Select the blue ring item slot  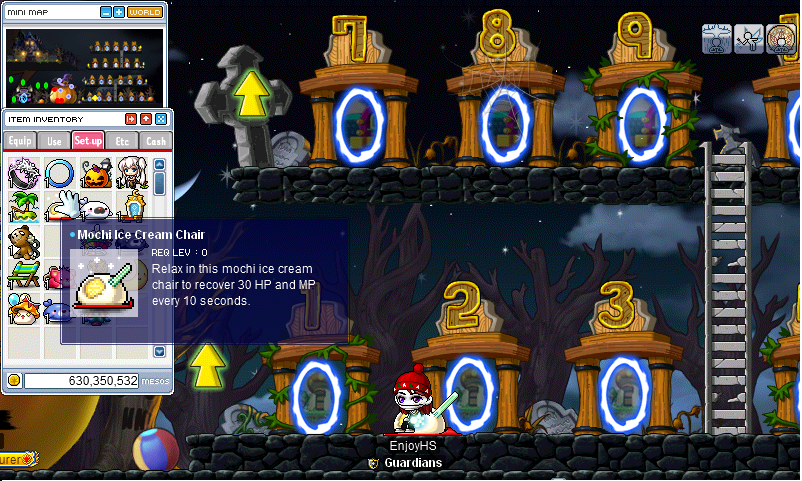tap(59, 173)
